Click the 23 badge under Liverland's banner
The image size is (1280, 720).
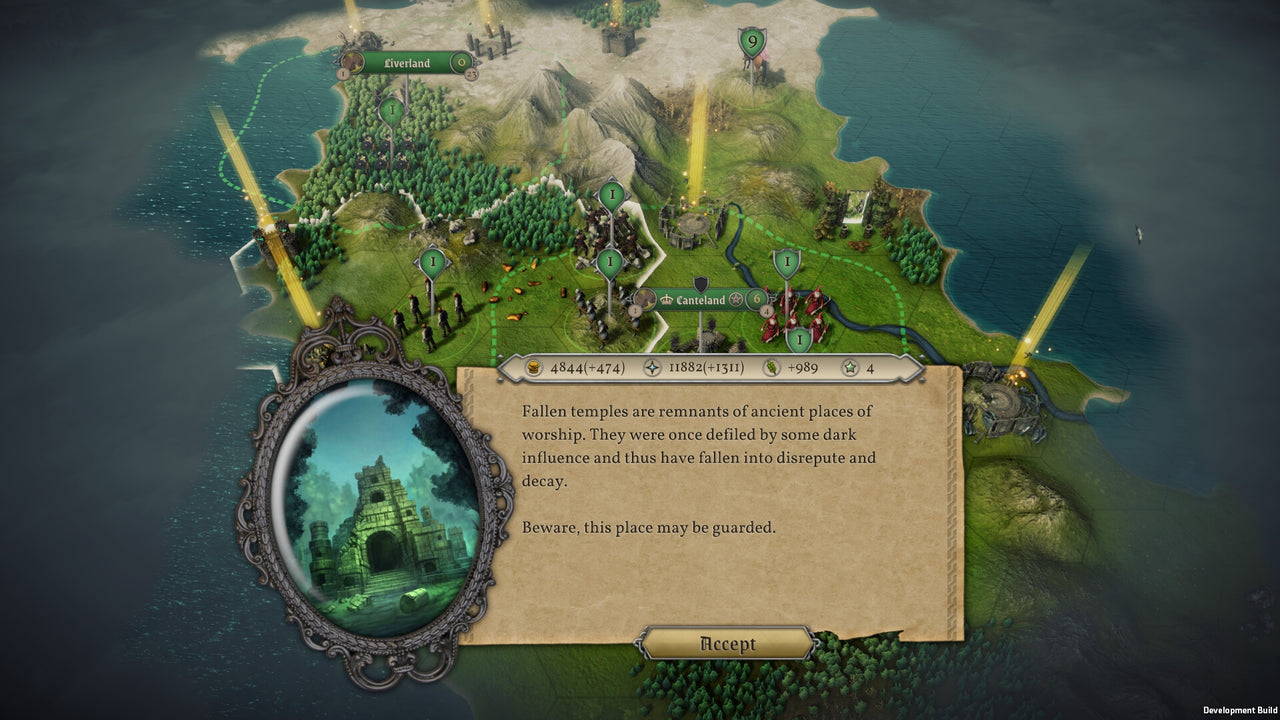[x=472, y=76]
